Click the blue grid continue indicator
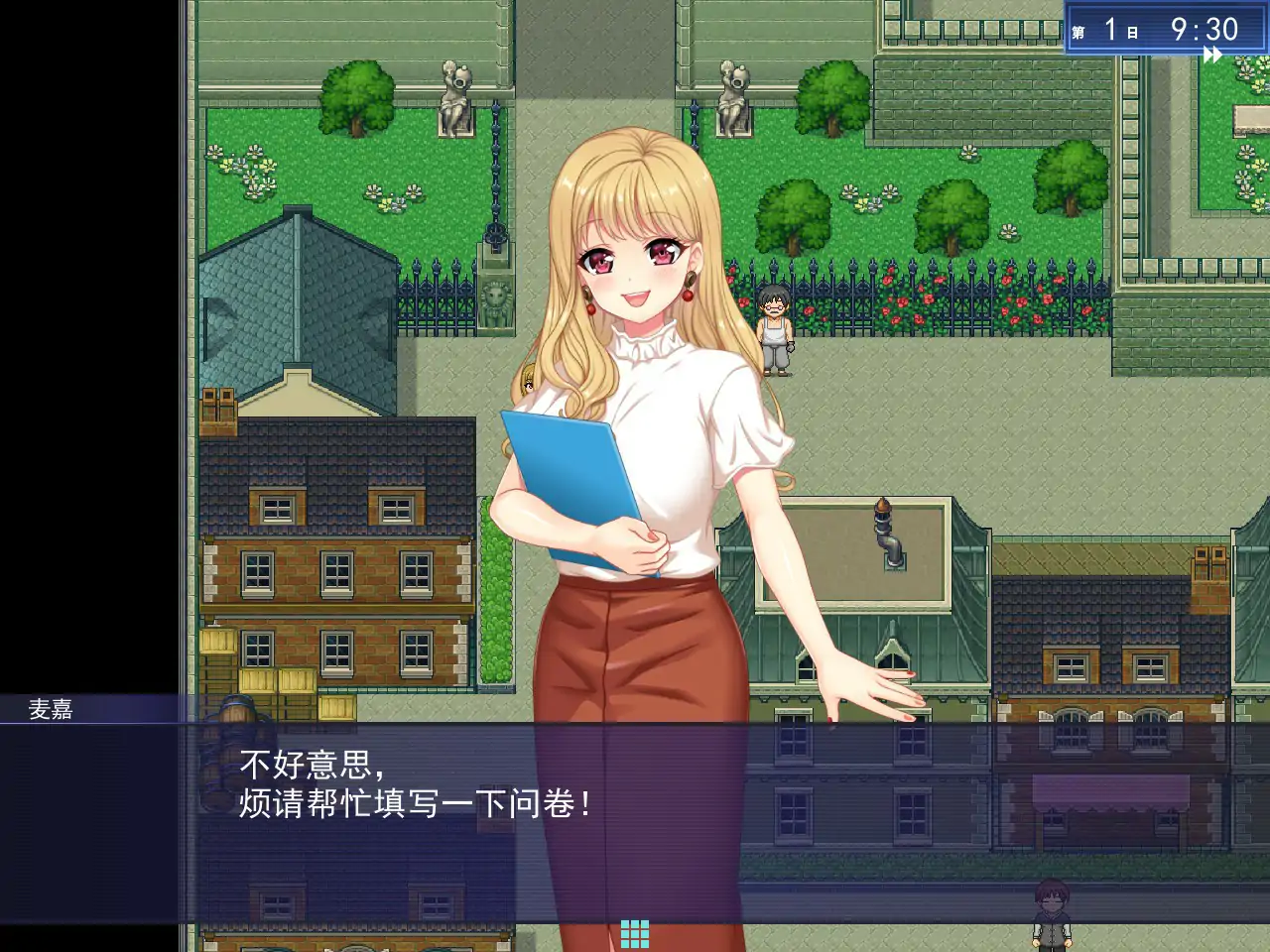This screenshot has height=952, width=1270. coord(635,932)
